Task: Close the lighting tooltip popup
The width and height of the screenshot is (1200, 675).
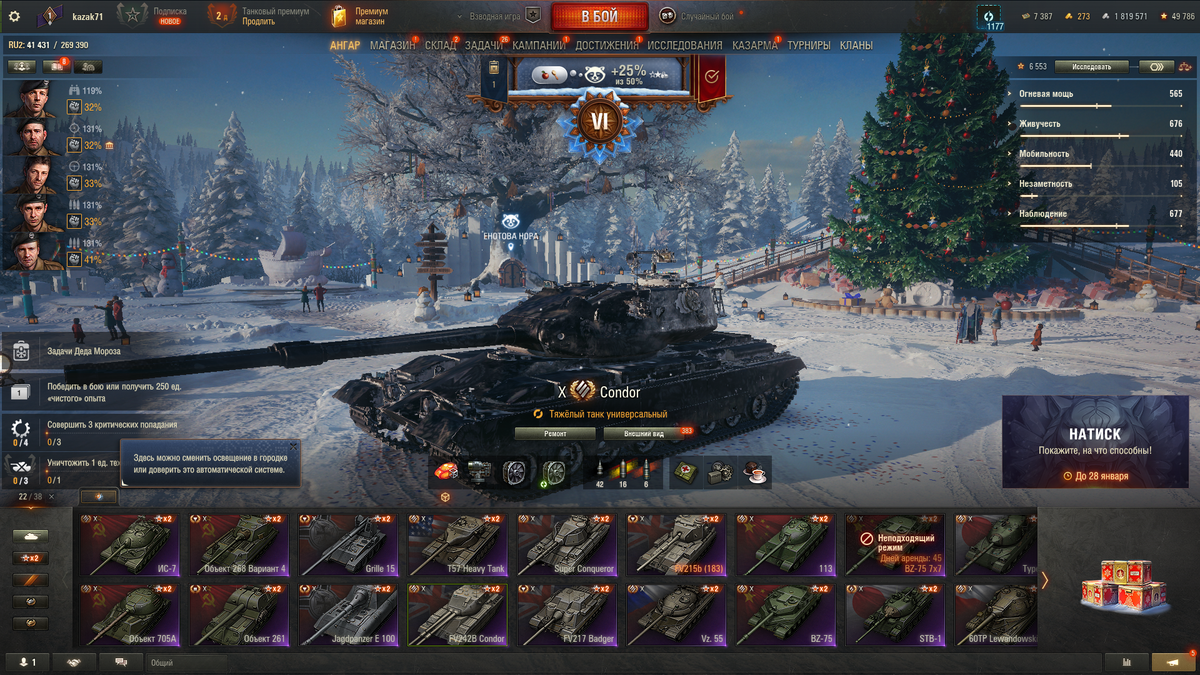Action: [293, 446]
